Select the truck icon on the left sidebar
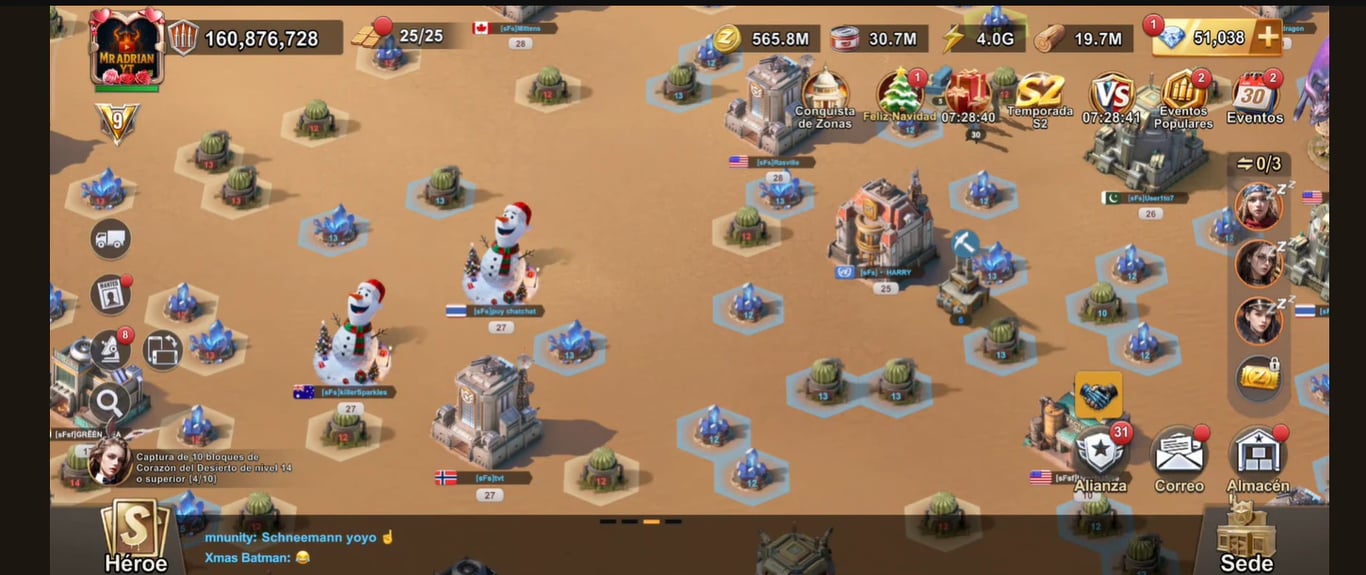 click(110, 239)
